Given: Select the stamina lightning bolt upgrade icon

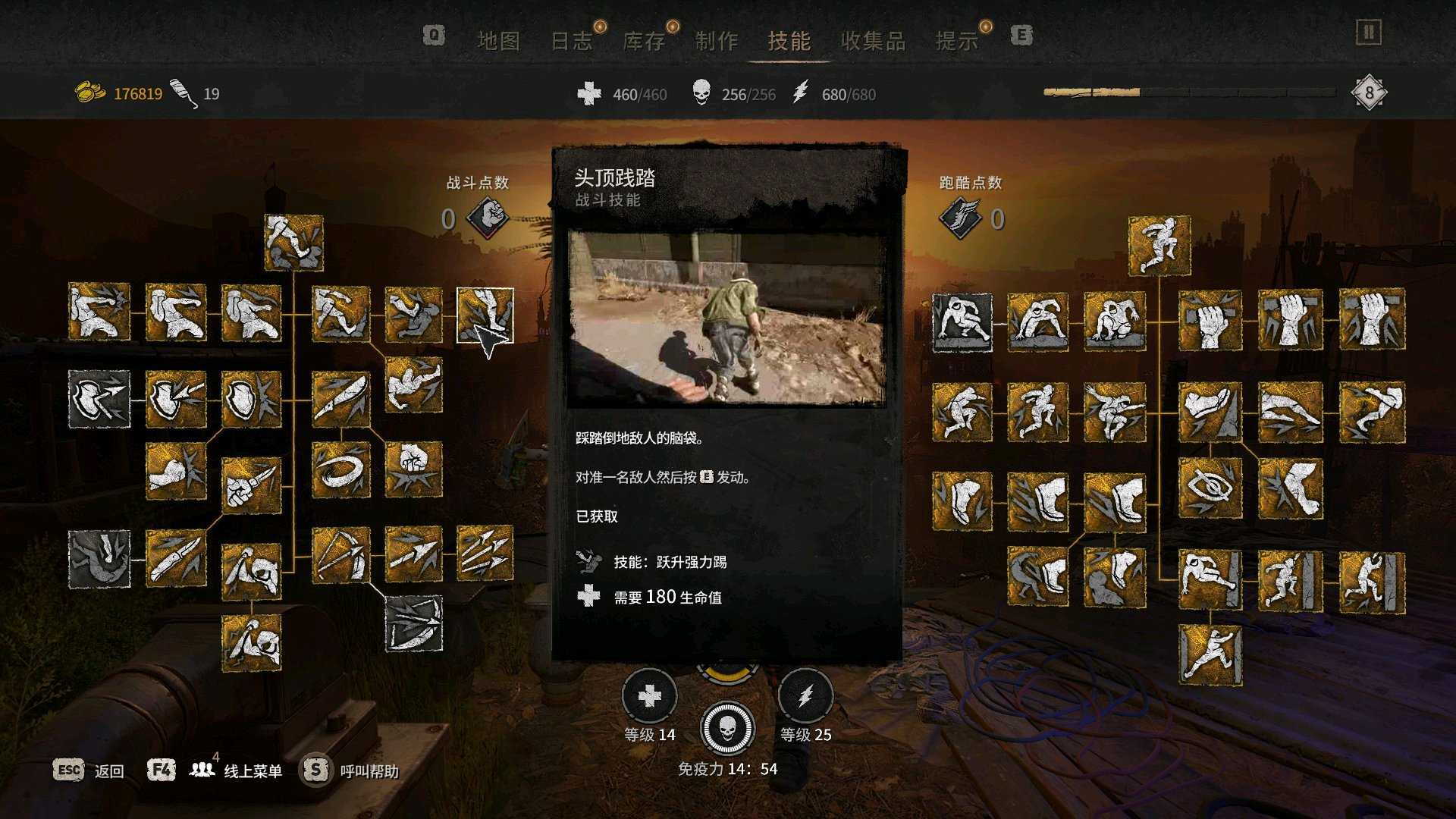Looking at the screenshot, I should pos(805,695).
